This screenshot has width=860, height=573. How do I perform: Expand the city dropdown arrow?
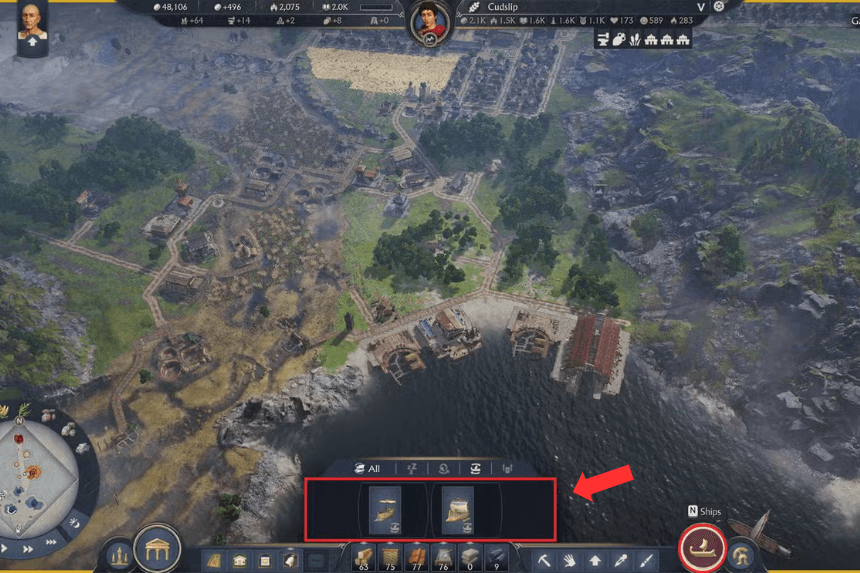701,7
